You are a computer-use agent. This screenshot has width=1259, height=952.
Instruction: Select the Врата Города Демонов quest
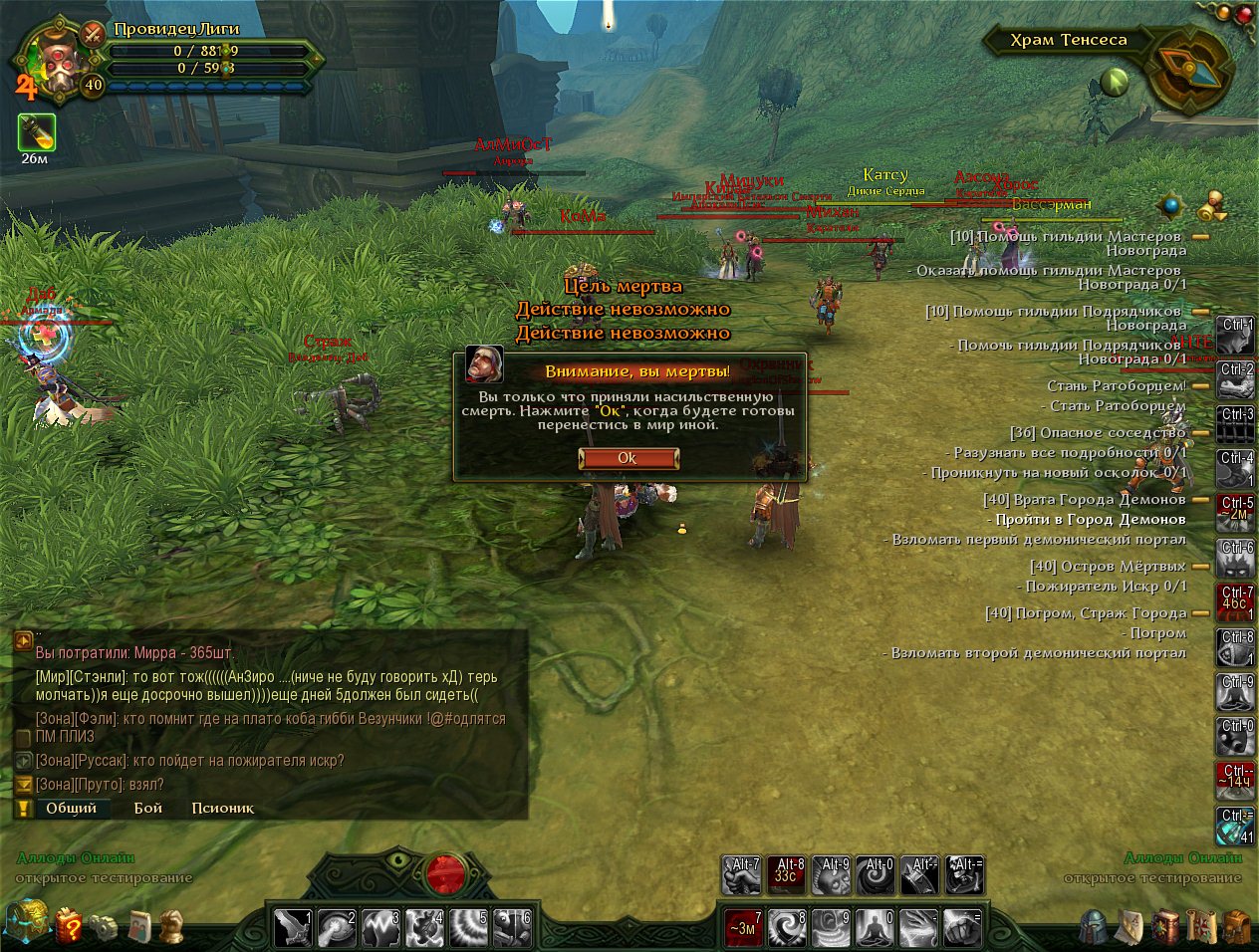tap(1085, 500)
